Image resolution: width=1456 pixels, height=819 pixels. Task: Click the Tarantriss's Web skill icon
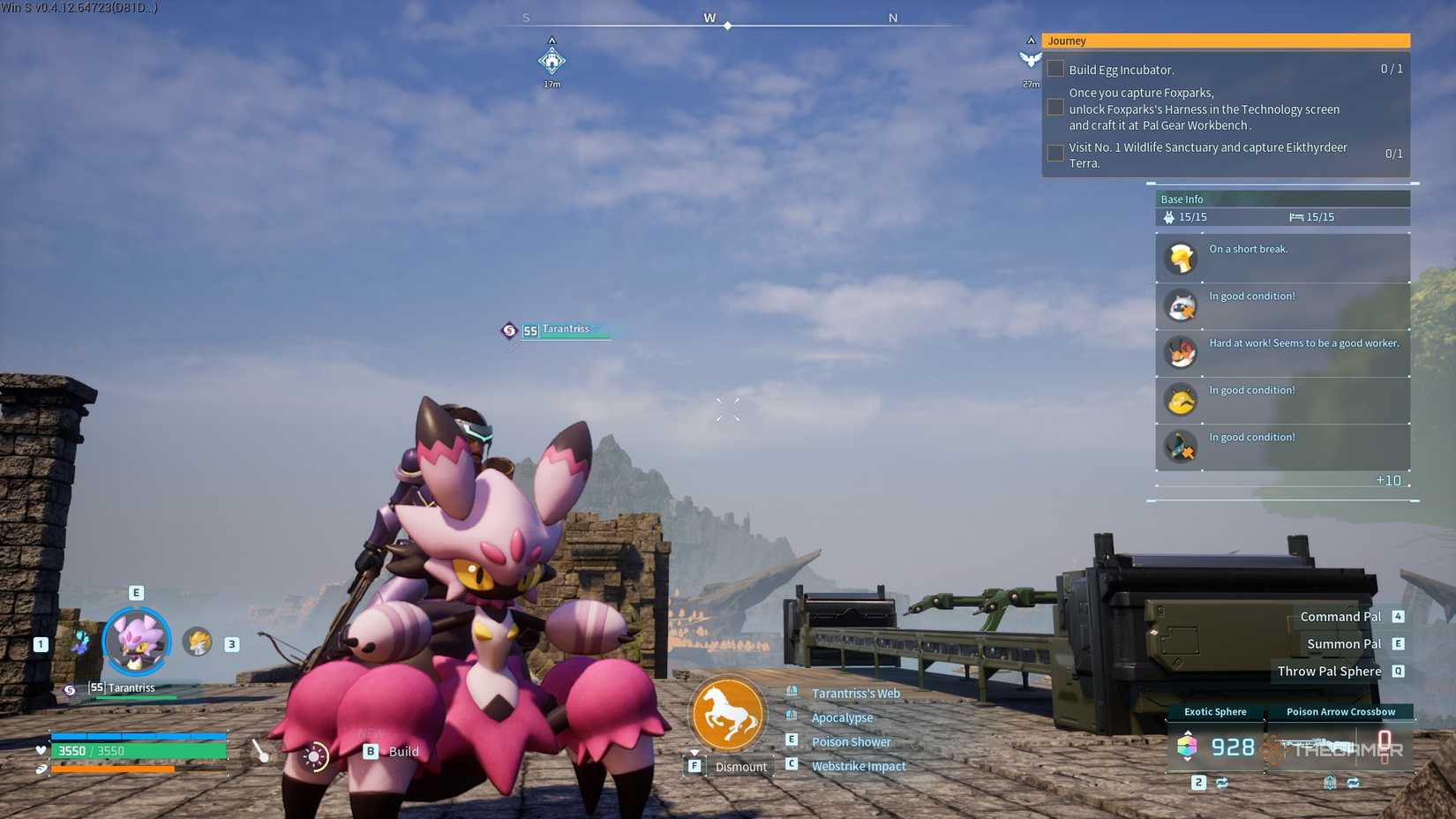[x=792, y=693]
